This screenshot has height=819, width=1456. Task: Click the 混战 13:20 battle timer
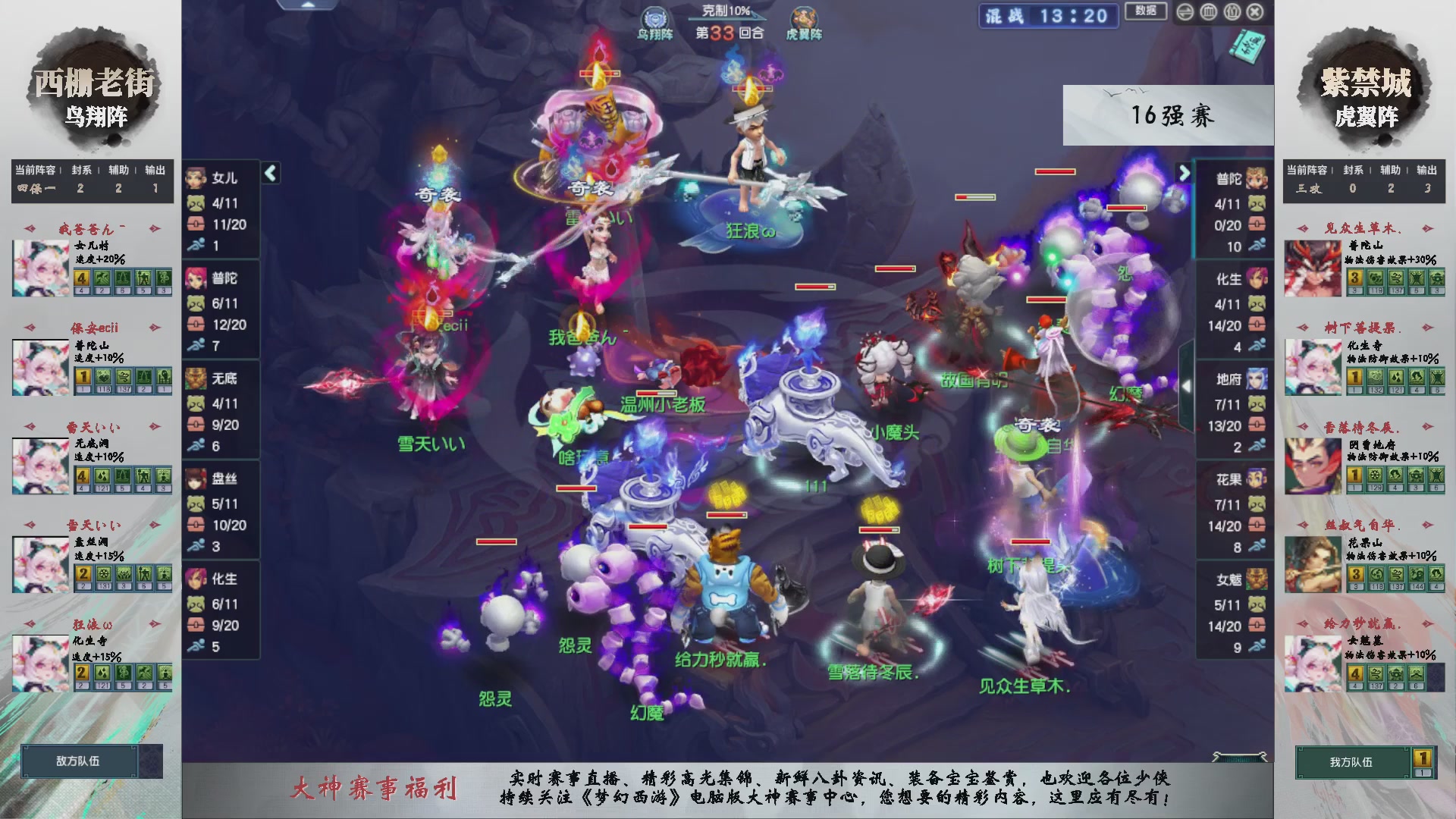(x=1048, y=17)
